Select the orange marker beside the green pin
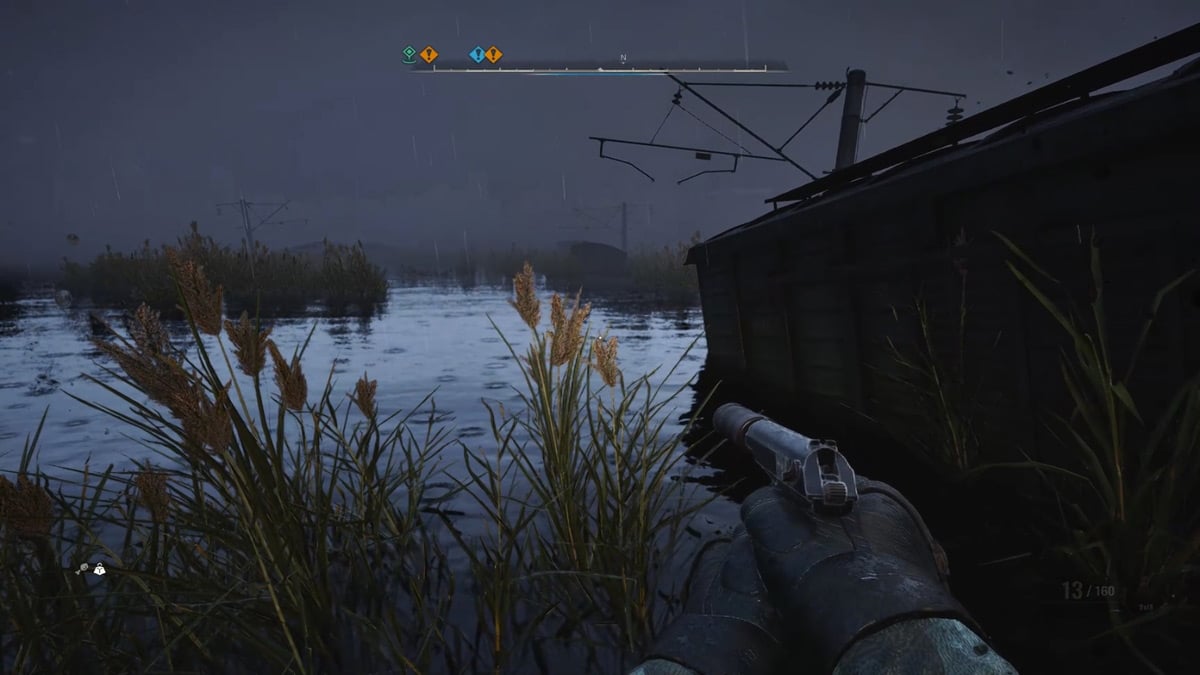This screenshot has width=1200, height=675. click(x=428, y=54)
